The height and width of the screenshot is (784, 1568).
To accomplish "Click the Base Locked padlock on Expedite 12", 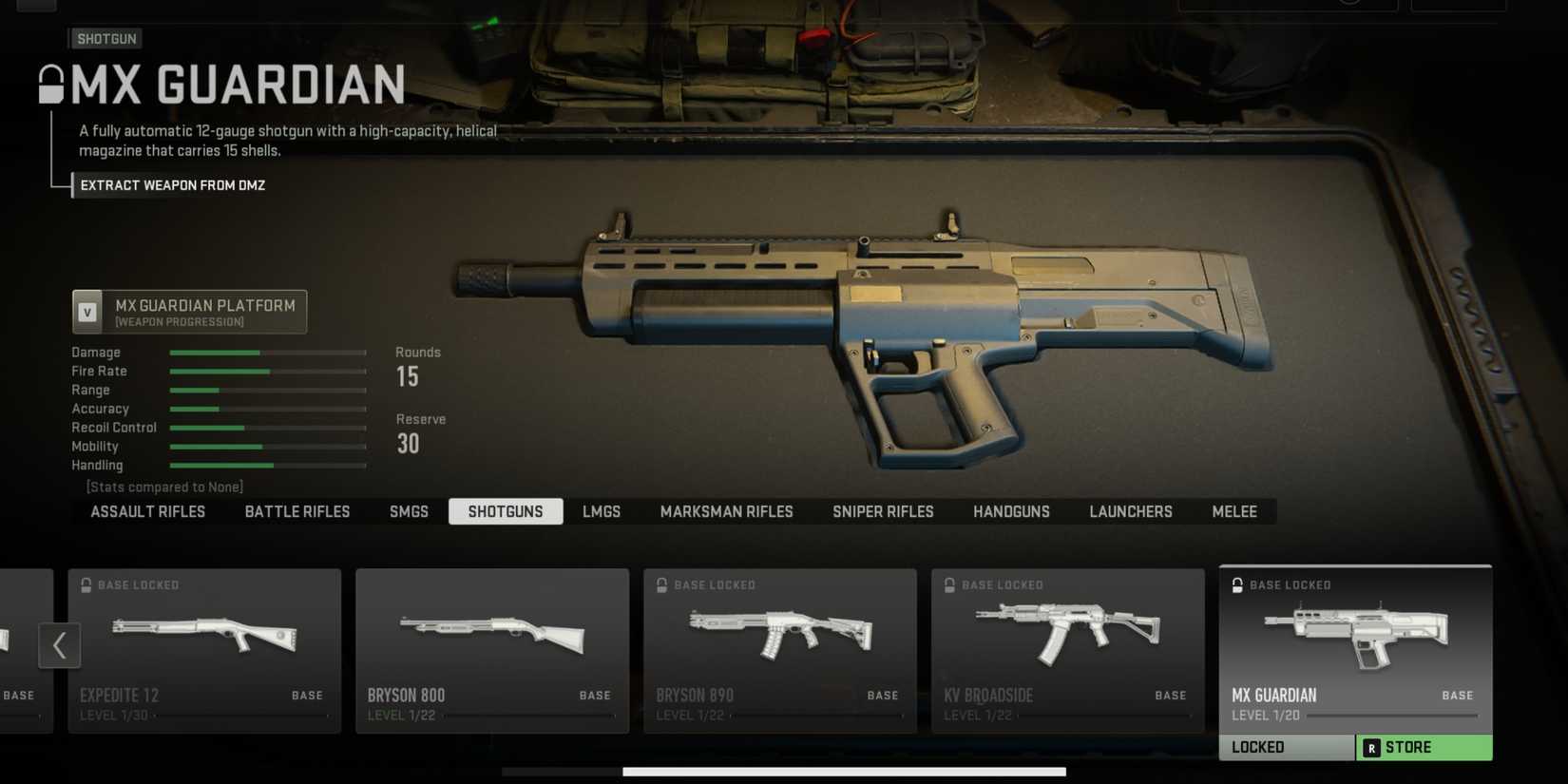I will 86,584.
